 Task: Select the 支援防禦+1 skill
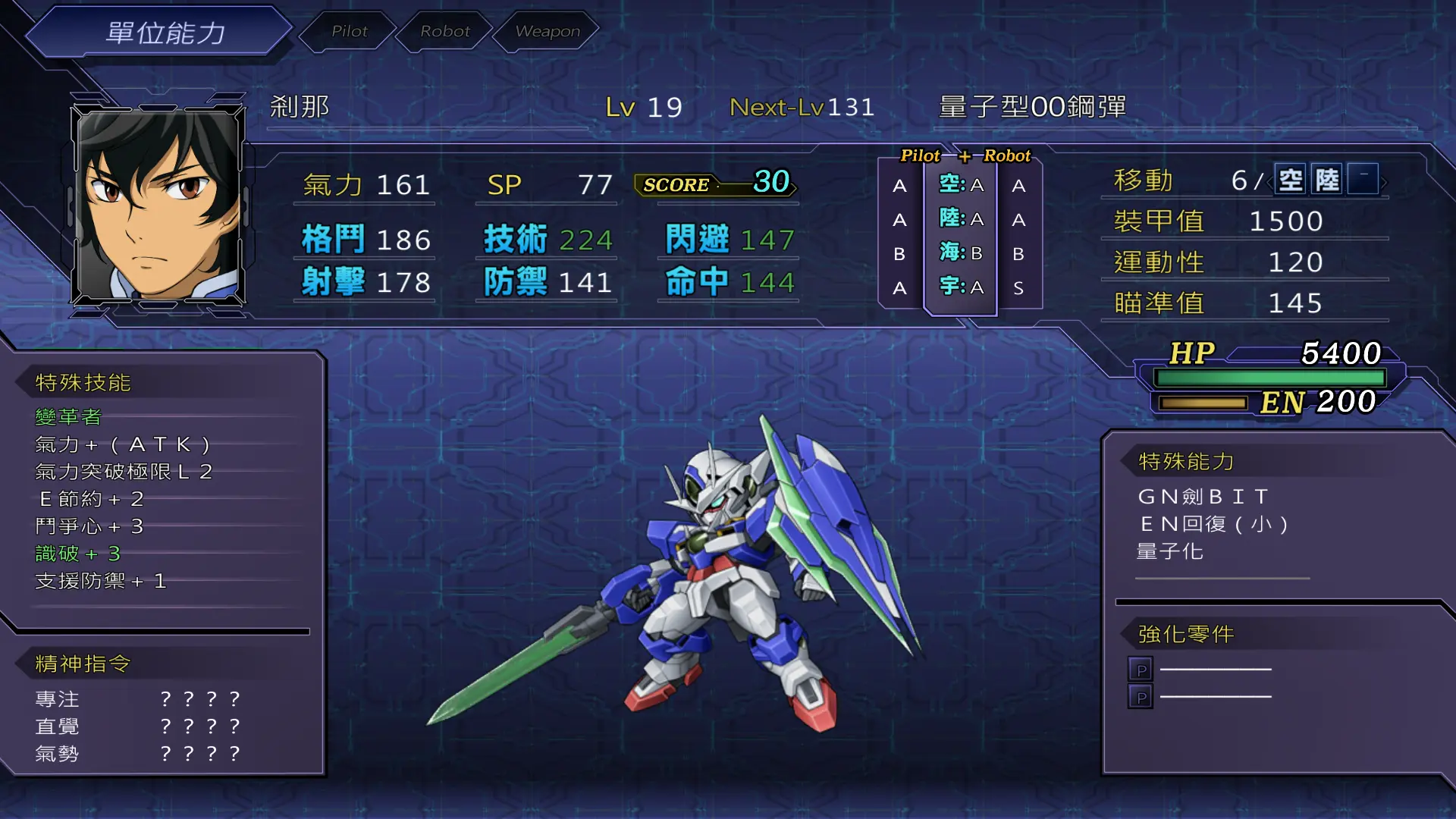(x=101, y=581)
